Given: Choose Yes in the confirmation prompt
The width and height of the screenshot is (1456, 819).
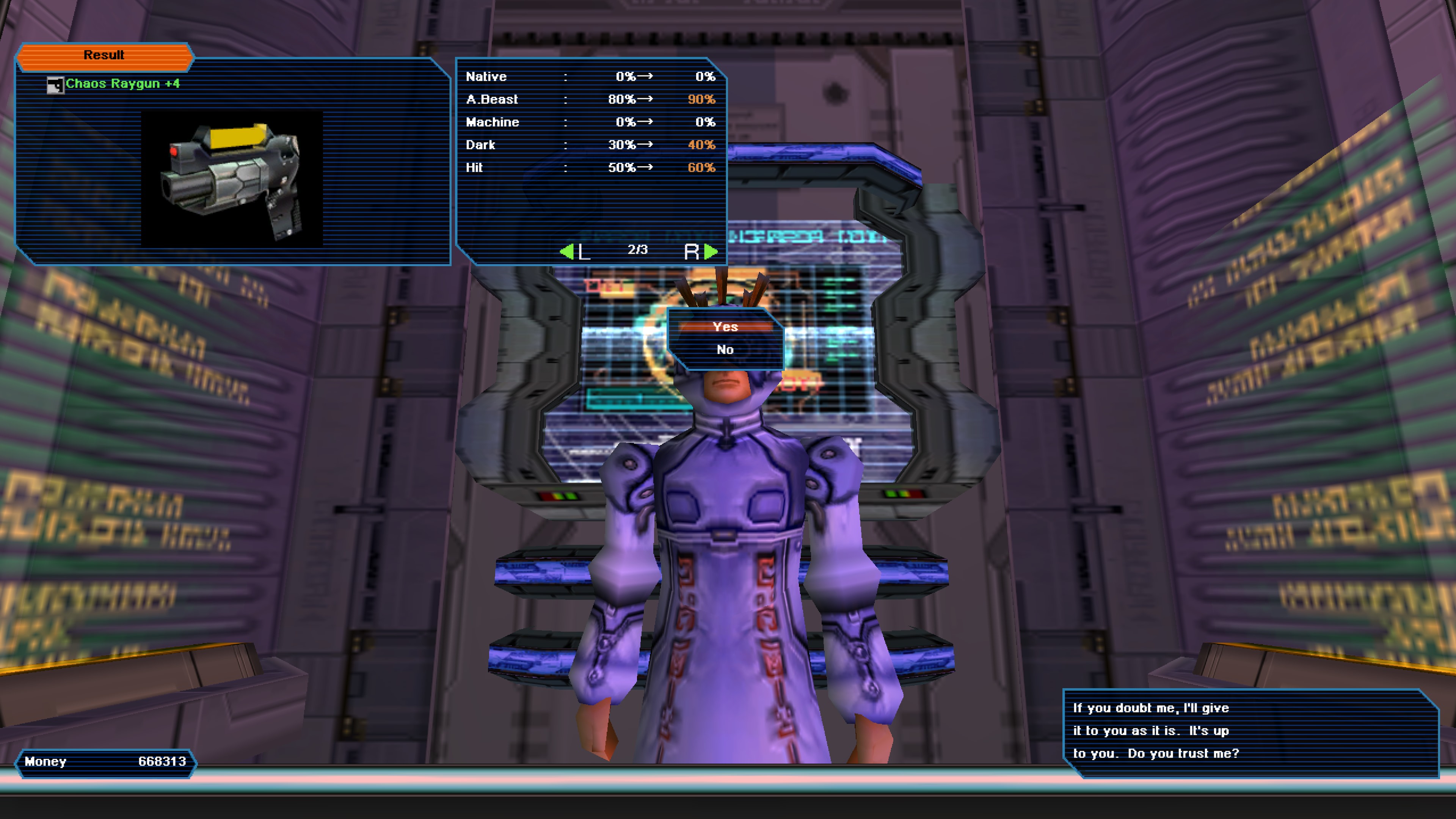Looking at the screenshot, I should [x=725, y=327].
